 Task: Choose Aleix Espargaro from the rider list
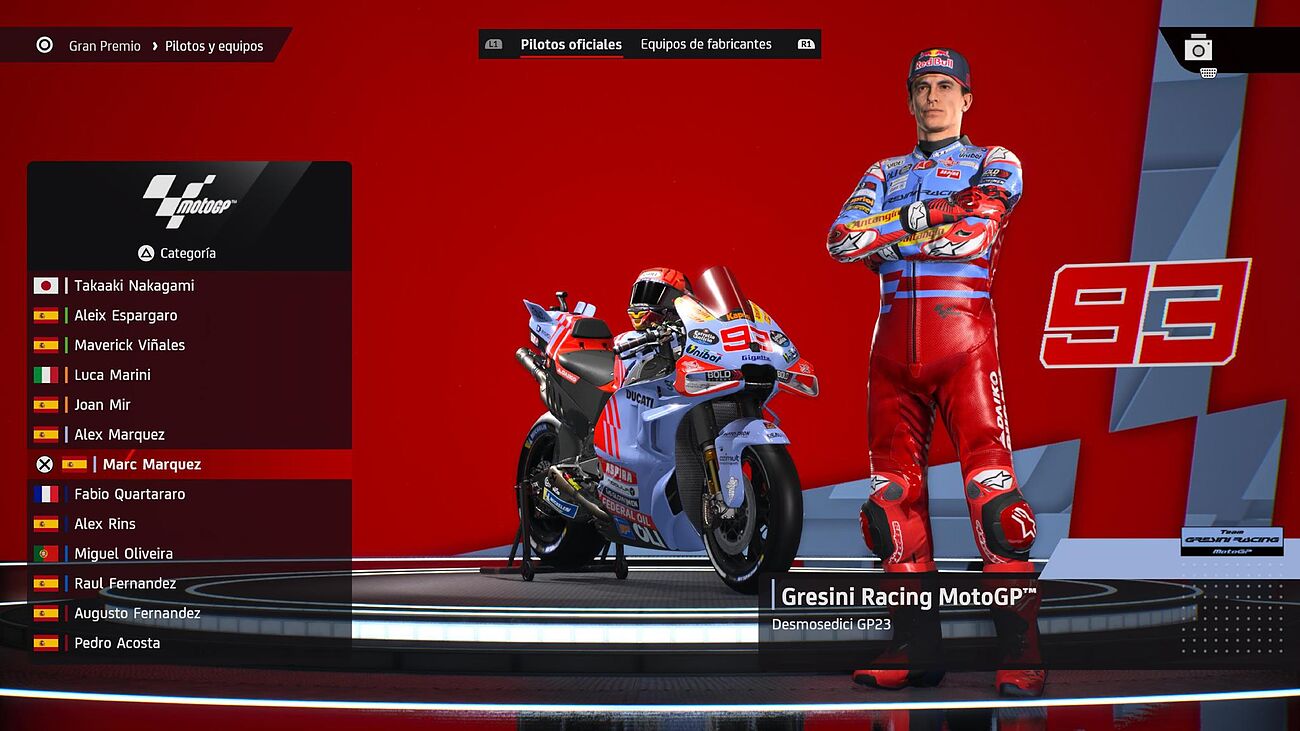tap(126, 316)
